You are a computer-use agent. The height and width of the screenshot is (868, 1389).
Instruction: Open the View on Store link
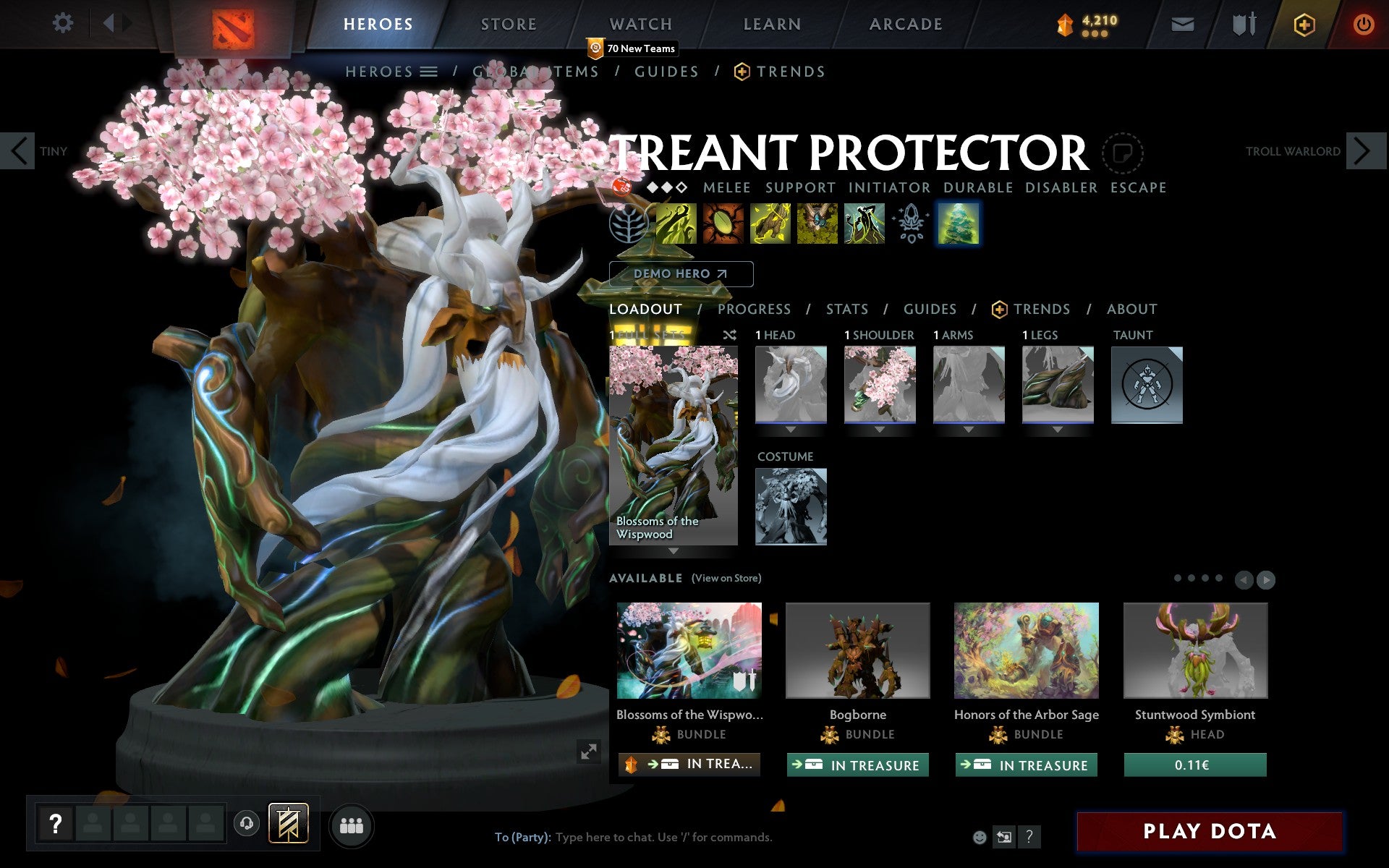[x=726, y=578]
